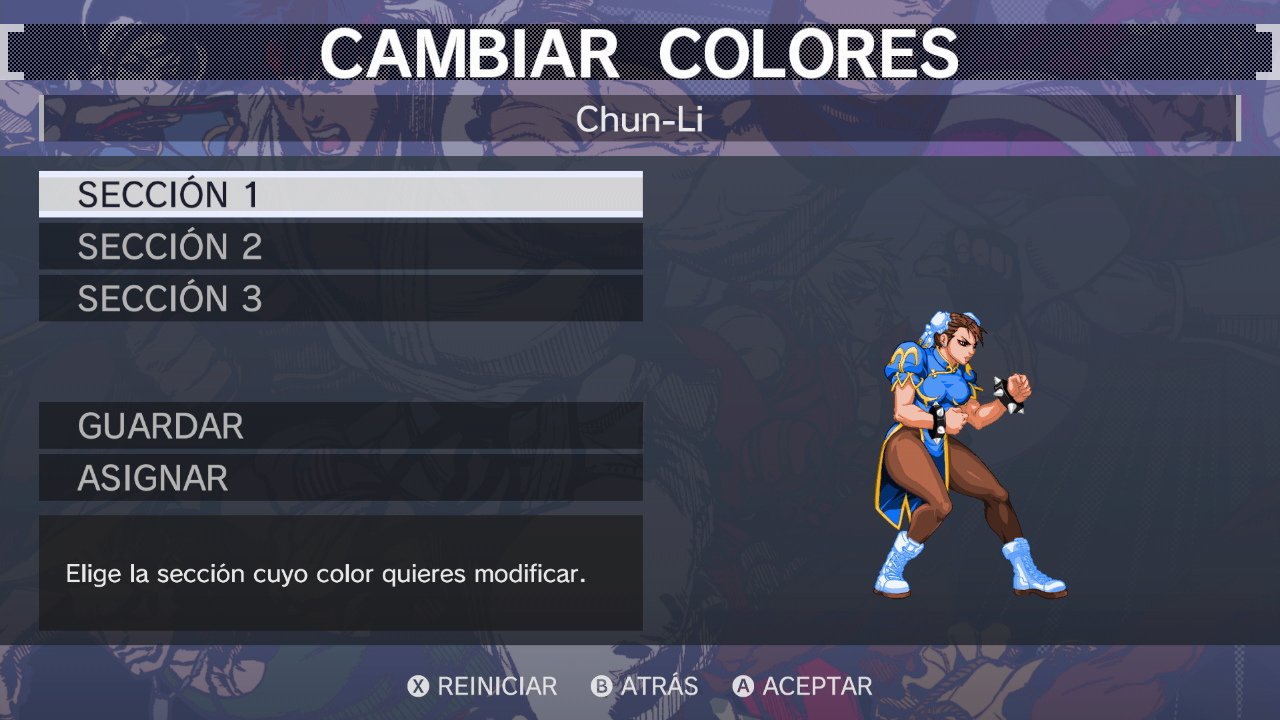The height and width of the screenshot is (720, 1280).
Task: Click ASIGNAR to assign the colors
Action: [x=340, y=478]
